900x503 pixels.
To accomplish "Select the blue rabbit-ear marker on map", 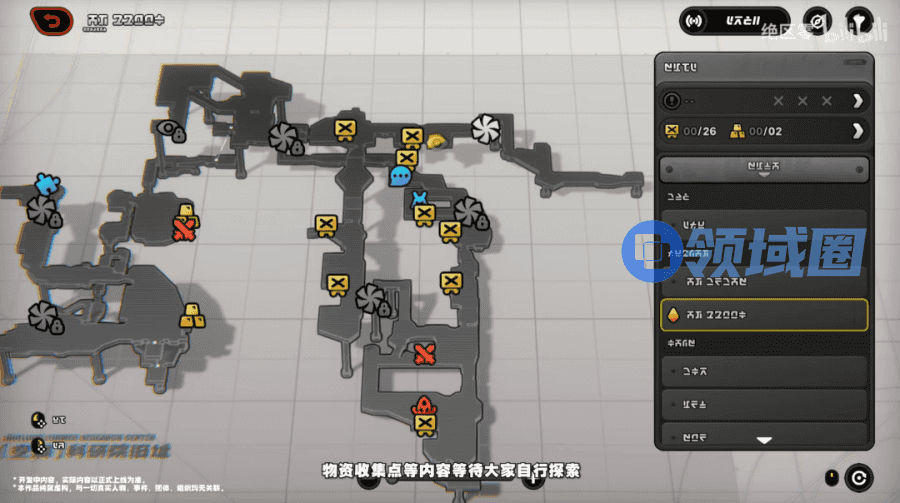I will pyautogui.click(x=421, y=197).
